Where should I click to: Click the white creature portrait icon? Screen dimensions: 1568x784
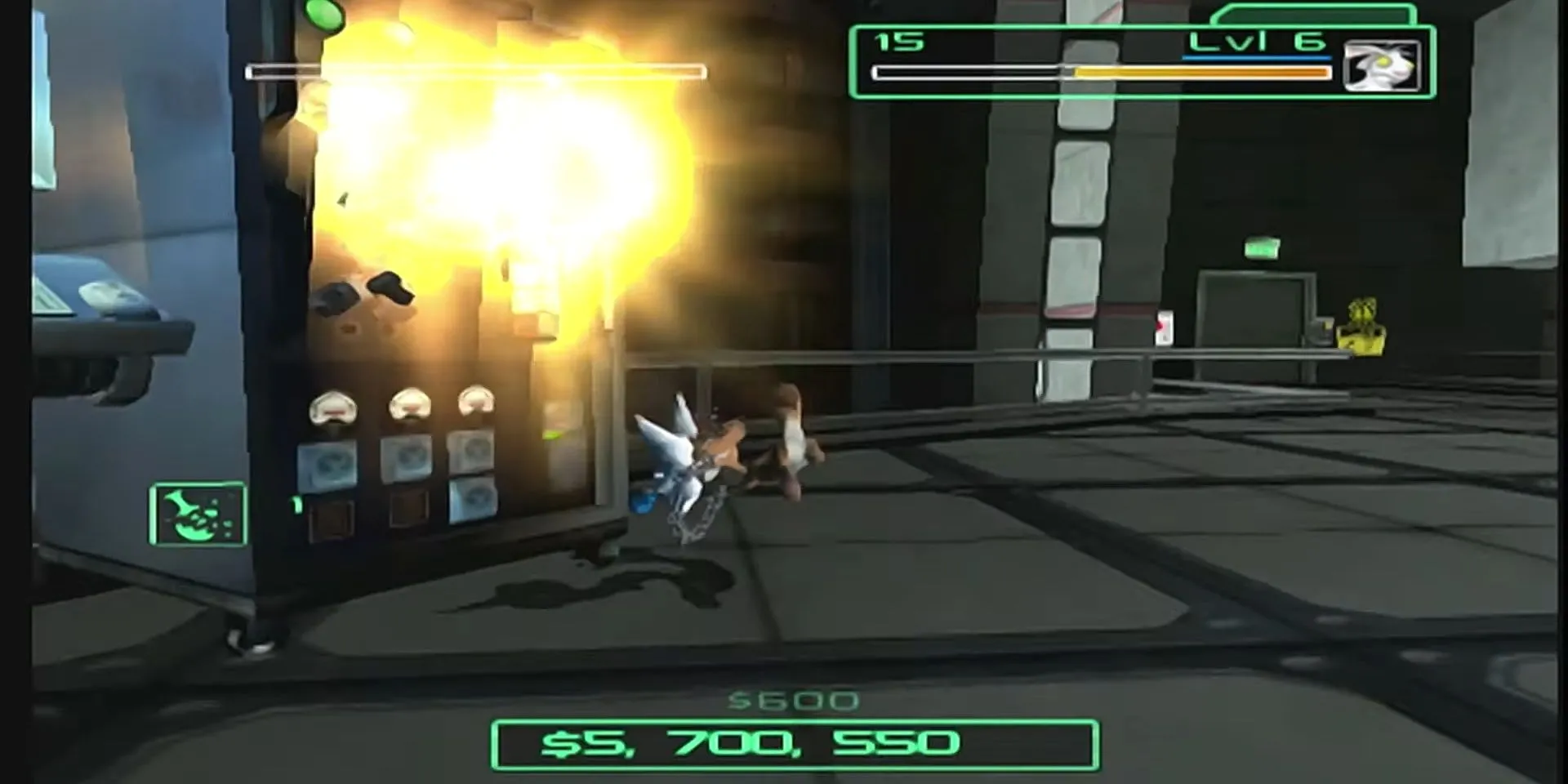1381,65
